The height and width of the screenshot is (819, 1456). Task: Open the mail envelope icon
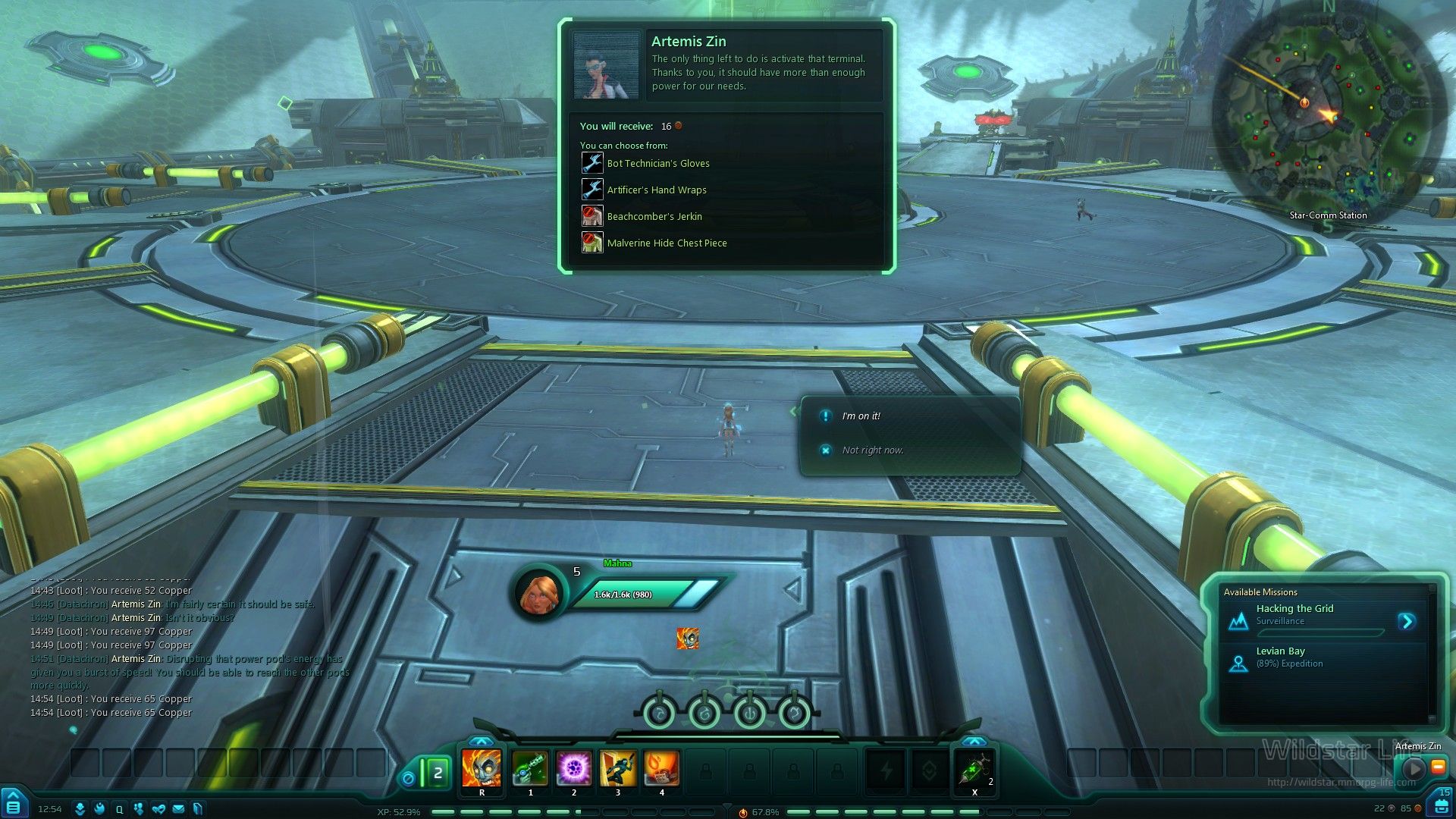click(178, 809)
